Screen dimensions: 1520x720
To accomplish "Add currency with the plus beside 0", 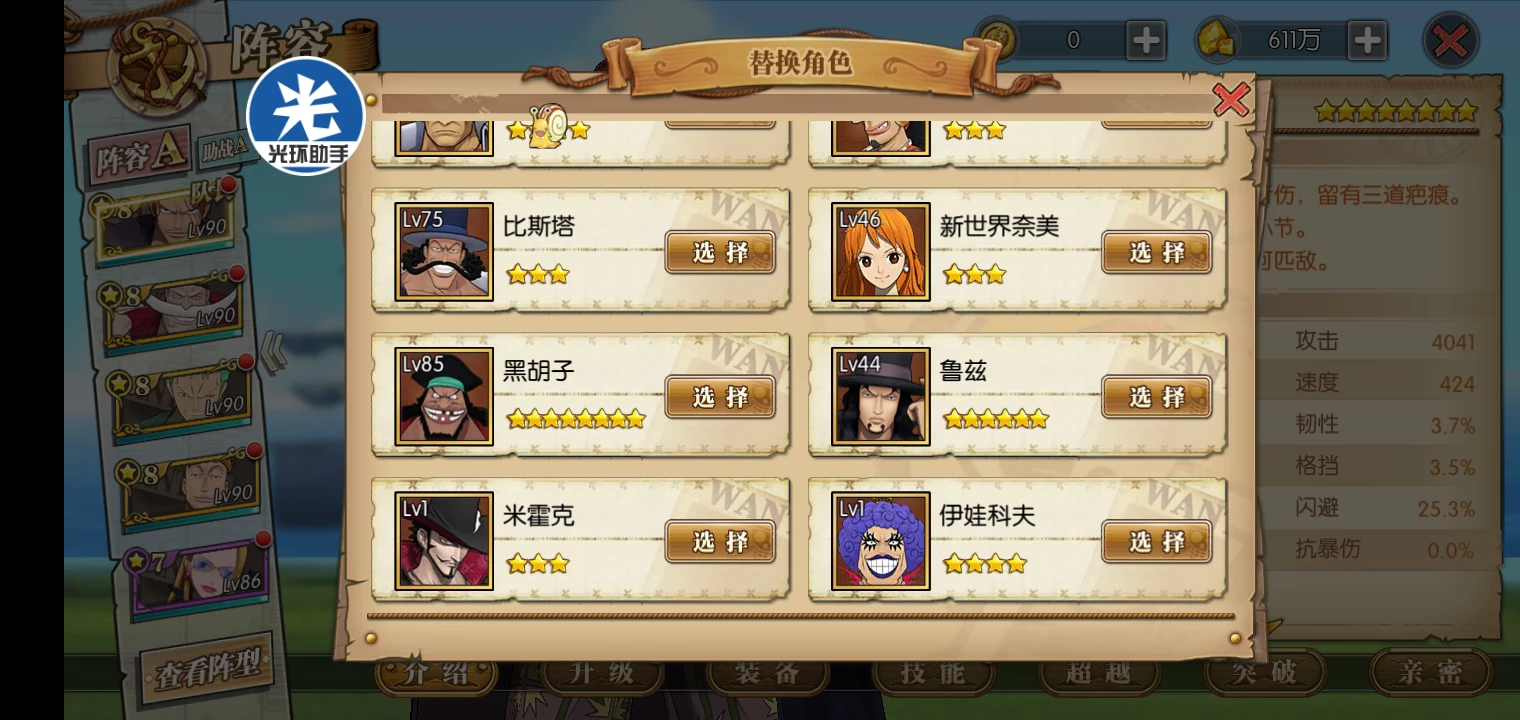I will 1145,41.
